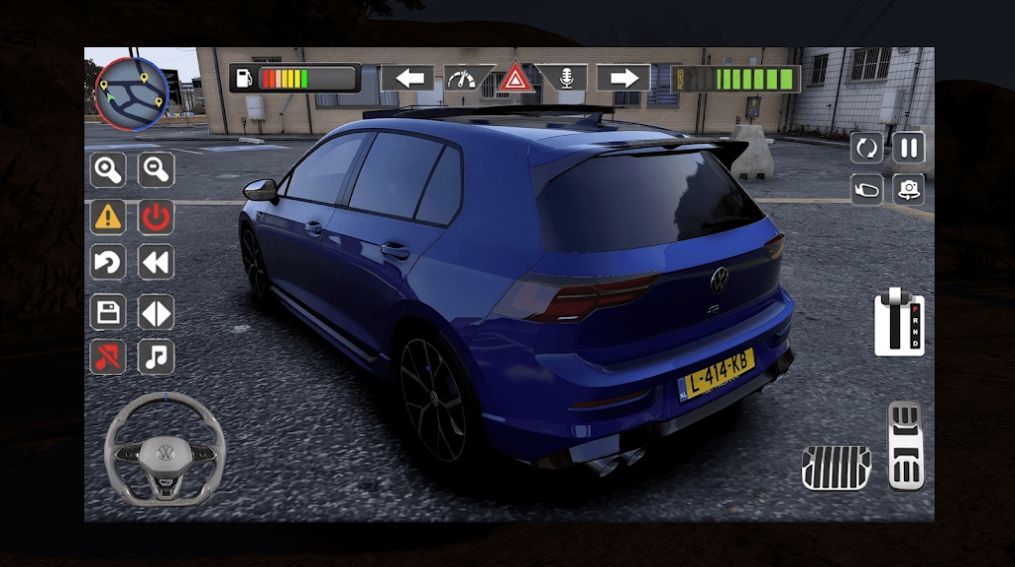Pause the game
The height and width of the screenshot is (567, 1015).
pos(908,148)
